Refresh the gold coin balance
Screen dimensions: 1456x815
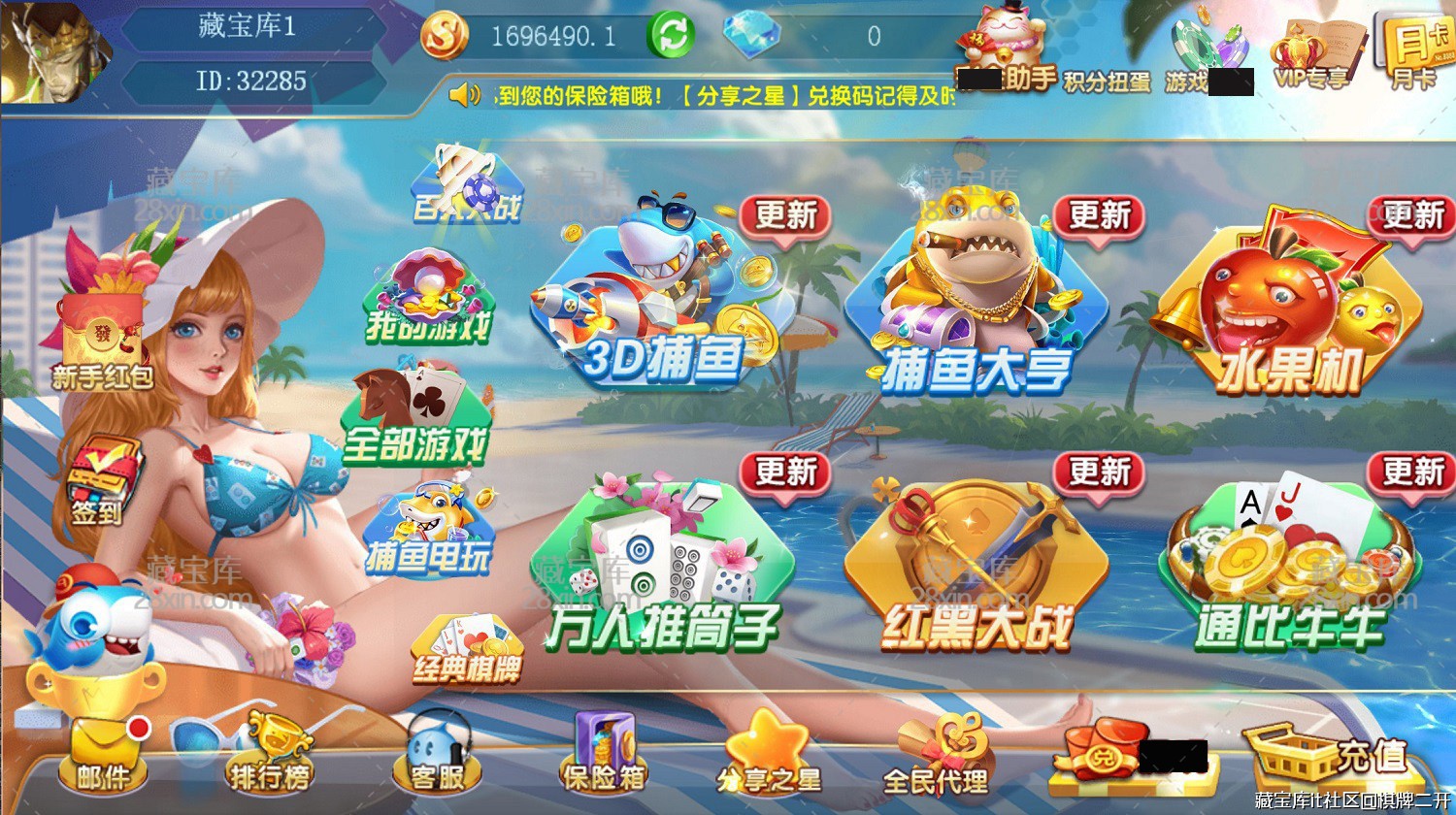(672, 36)
